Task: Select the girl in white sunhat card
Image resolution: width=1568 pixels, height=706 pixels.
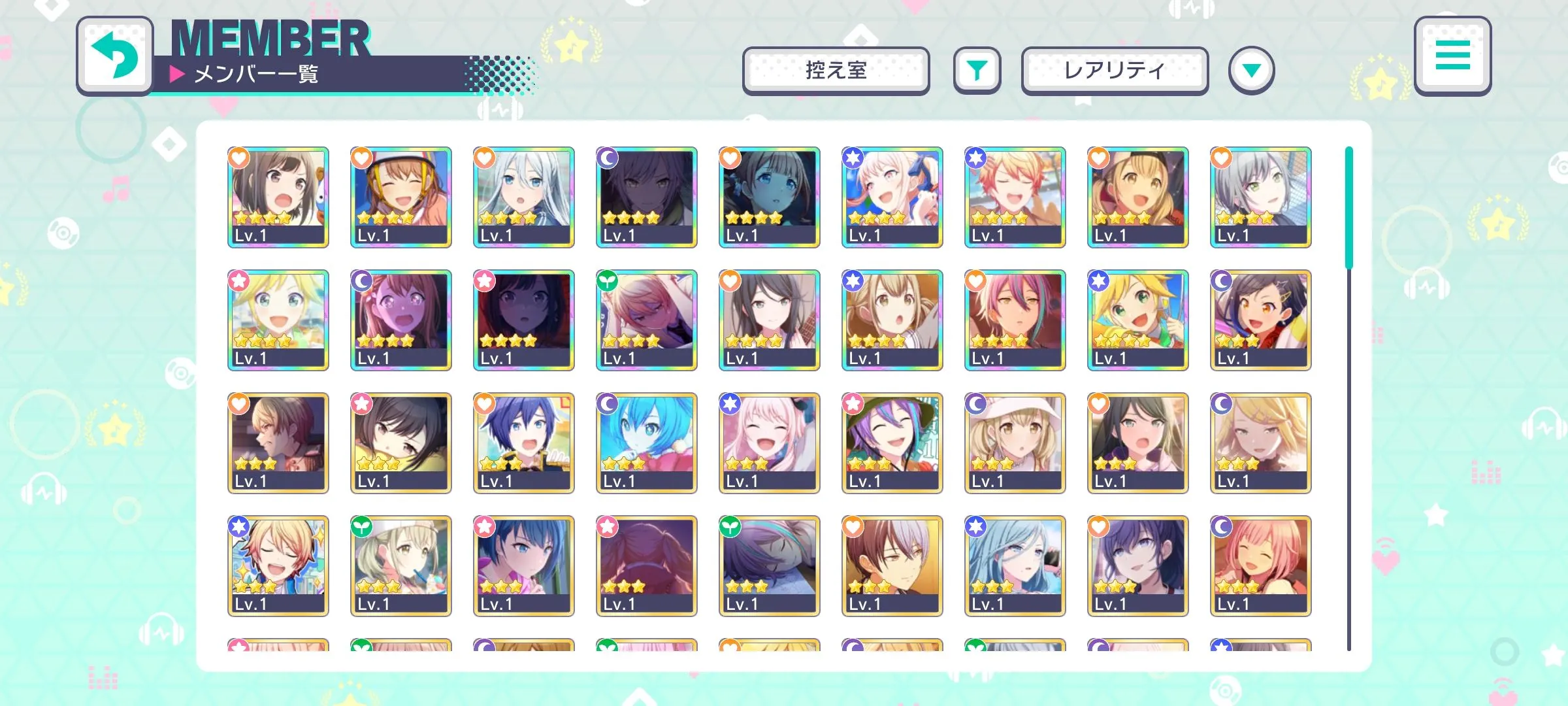Action: point(1015,443)
